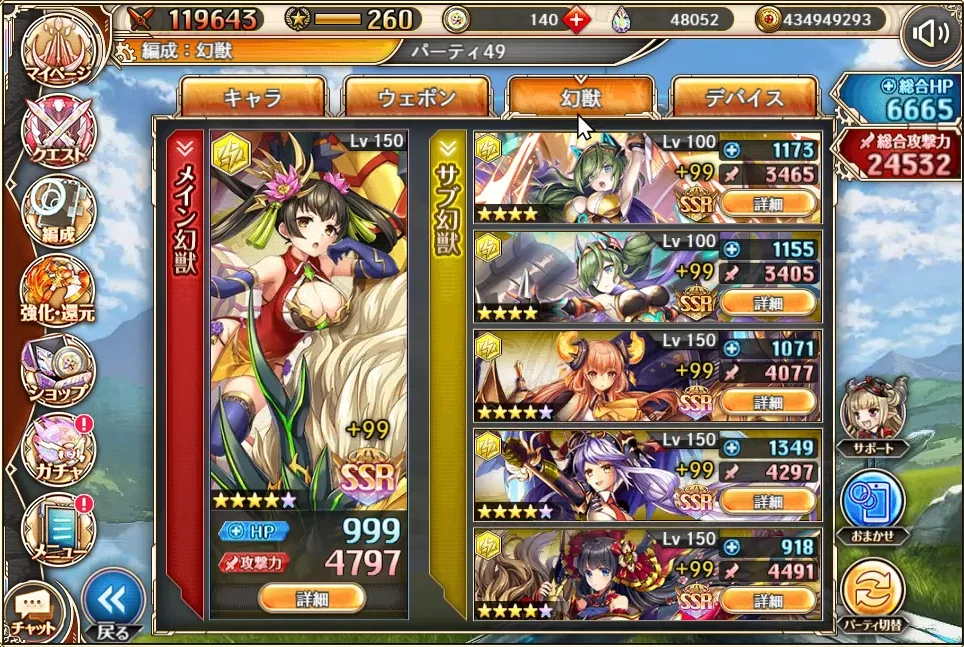The width and height of the screenshot is (964, 647).
Task: Open the ウェポン tab
Action: click(416, 98)
